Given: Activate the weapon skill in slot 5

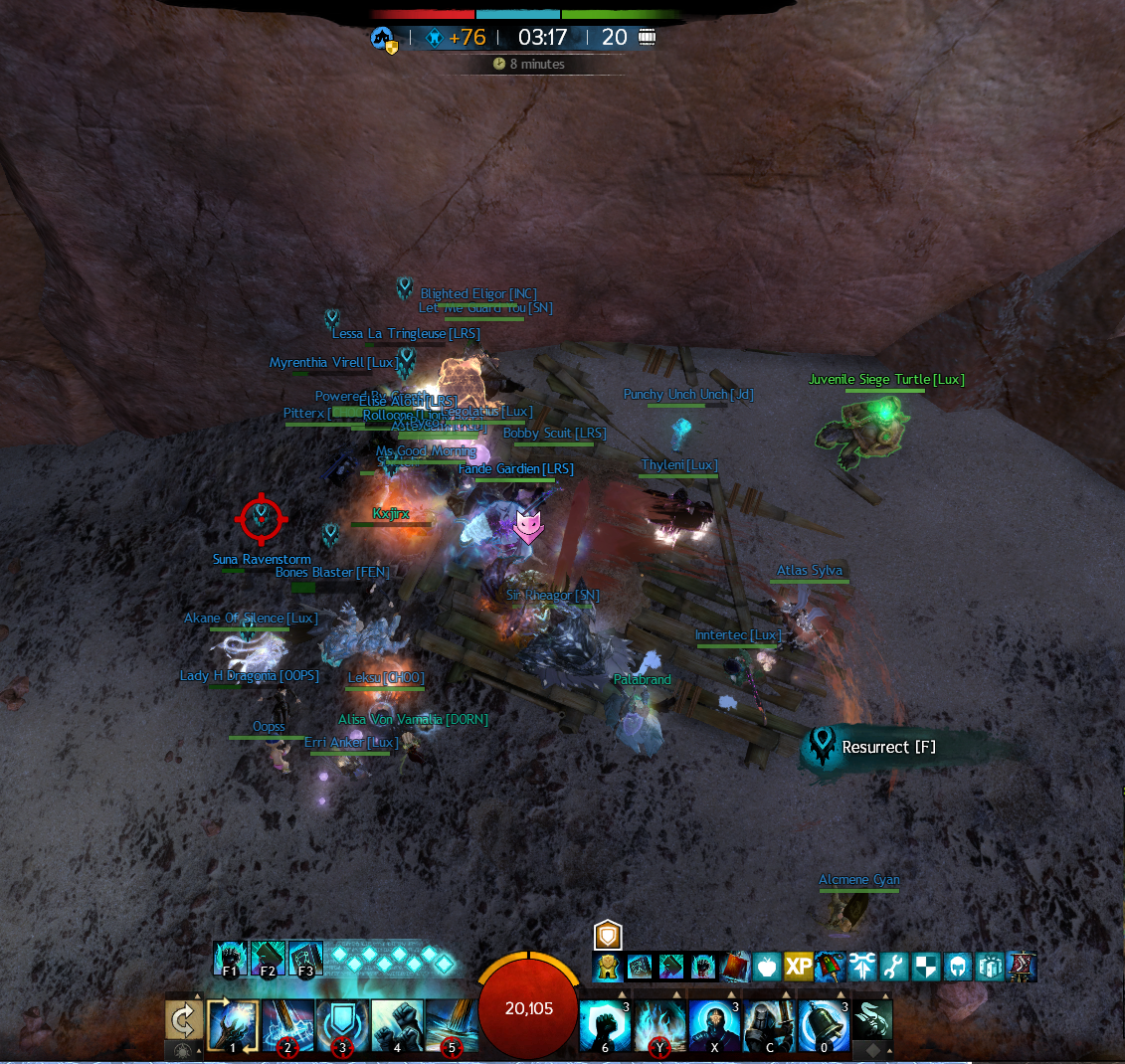Looking at the screenshot, I should tap(451, 1025).
